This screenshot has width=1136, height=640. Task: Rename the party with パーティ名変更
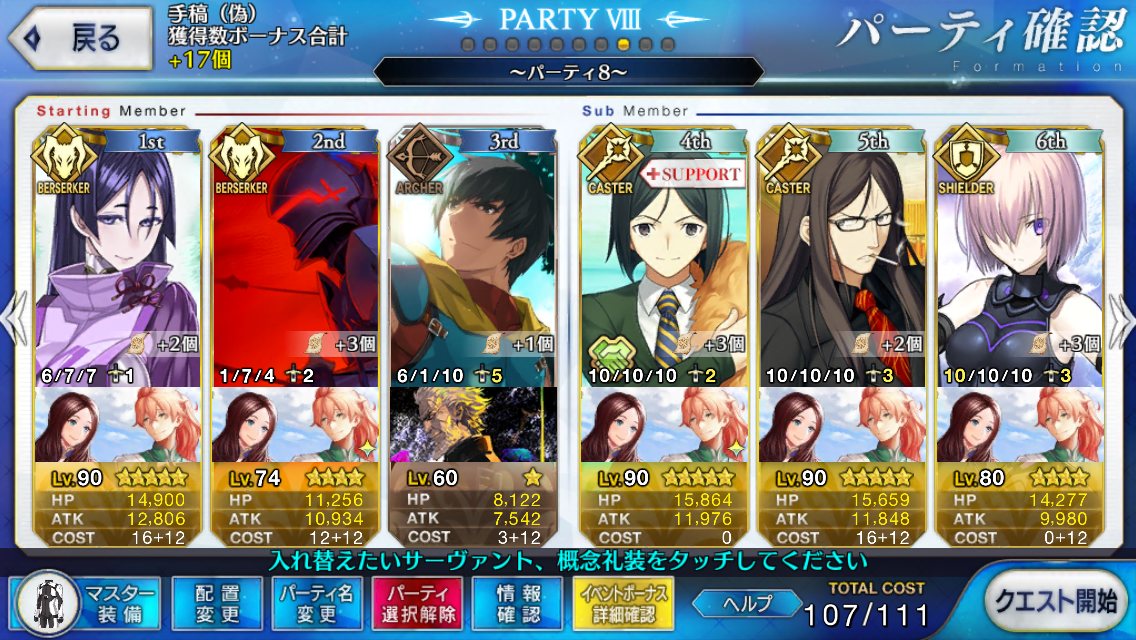(314, 603)
